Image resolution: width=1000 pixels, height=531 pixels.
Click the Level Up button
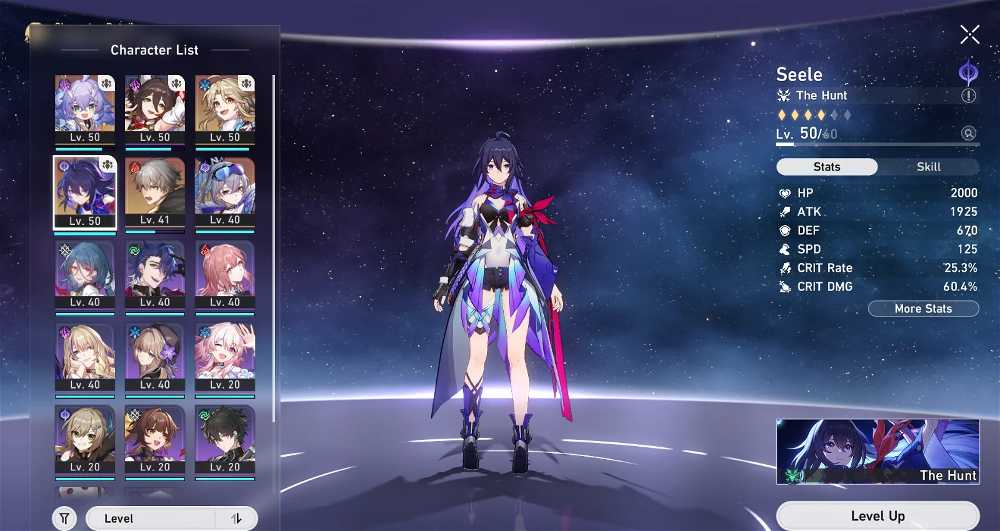[877, 516]
